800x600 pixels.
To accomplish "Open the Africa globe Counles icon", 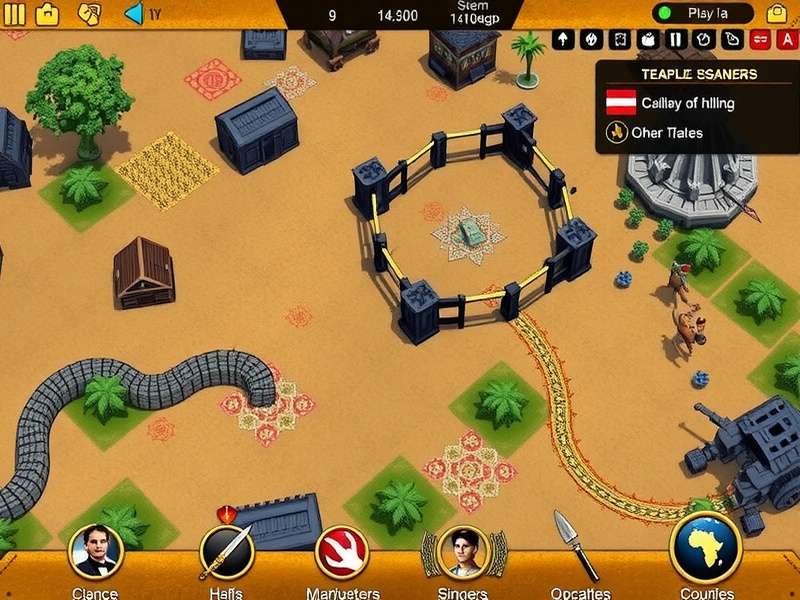I will [x=705, y=548].
